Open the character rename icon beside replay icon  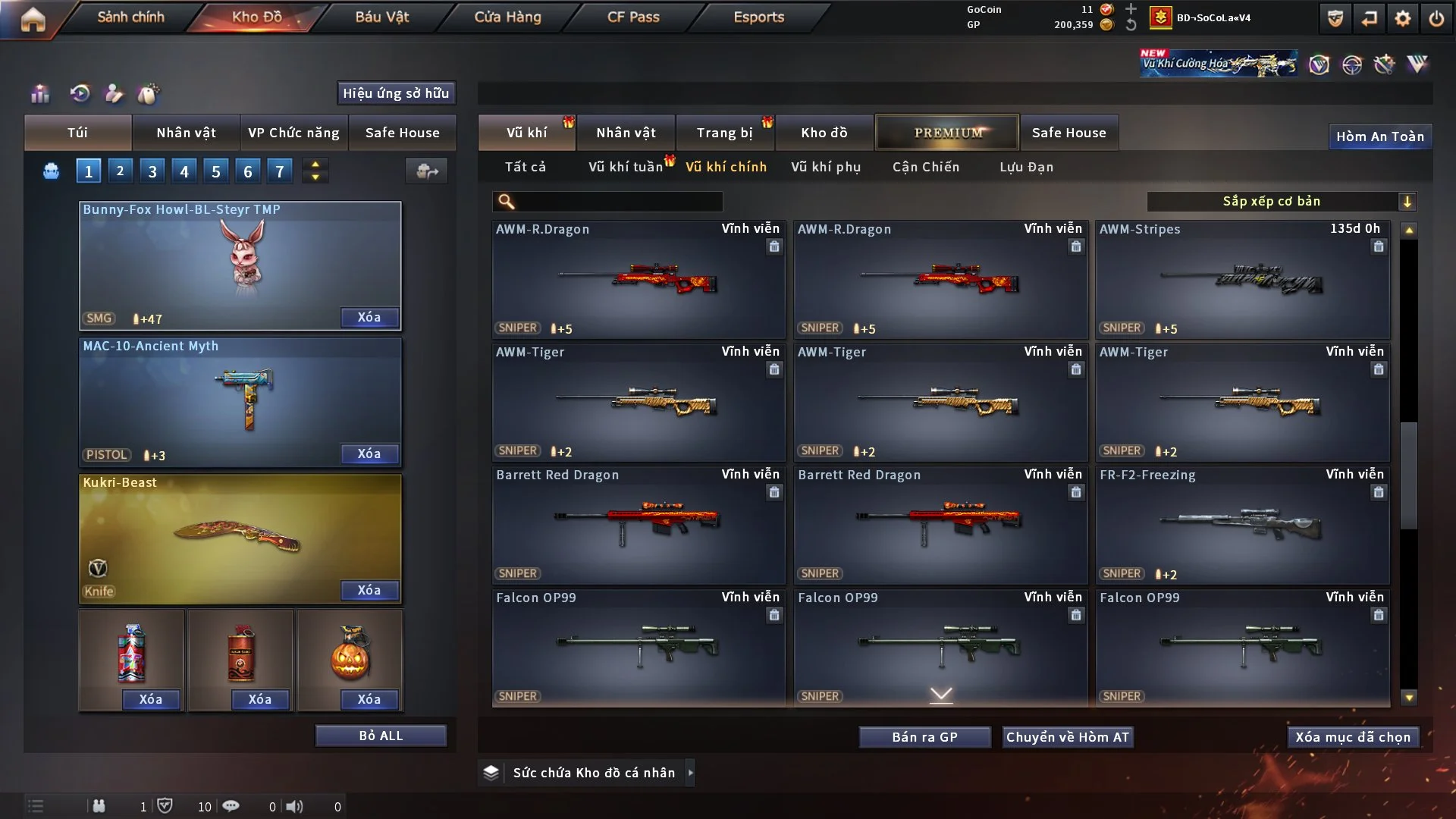click(x=114, y=94)
